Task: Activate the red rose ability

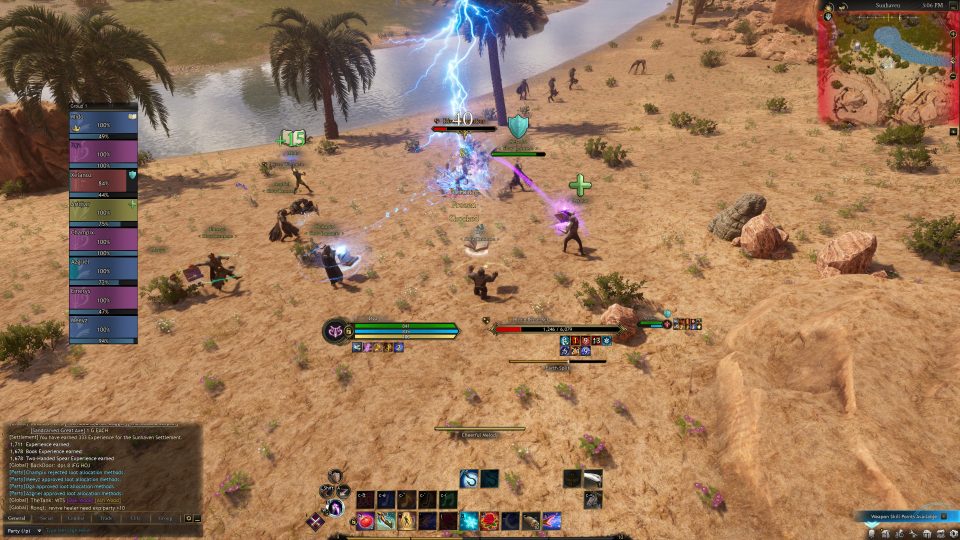Action: coord(491,521)
